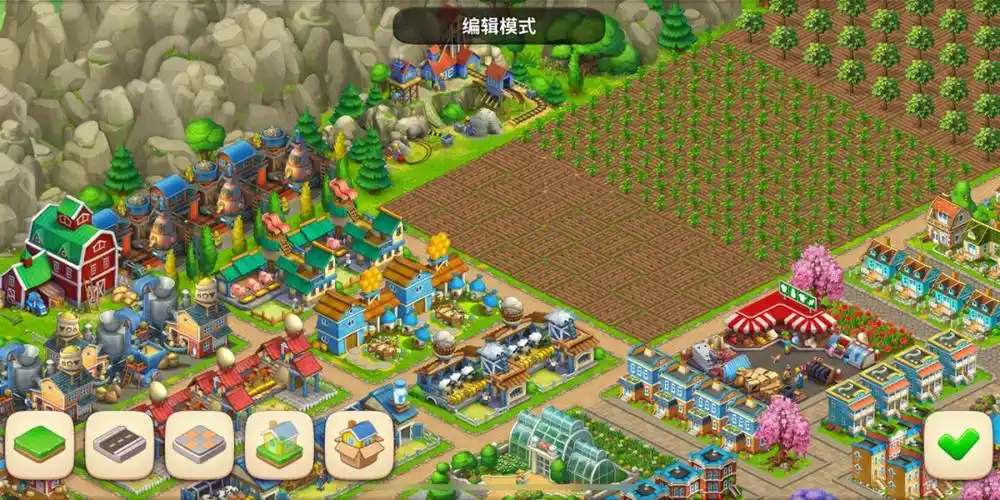Pick the orange checkered pavement tool
The image size is (1000, 500).
point(200,445)
